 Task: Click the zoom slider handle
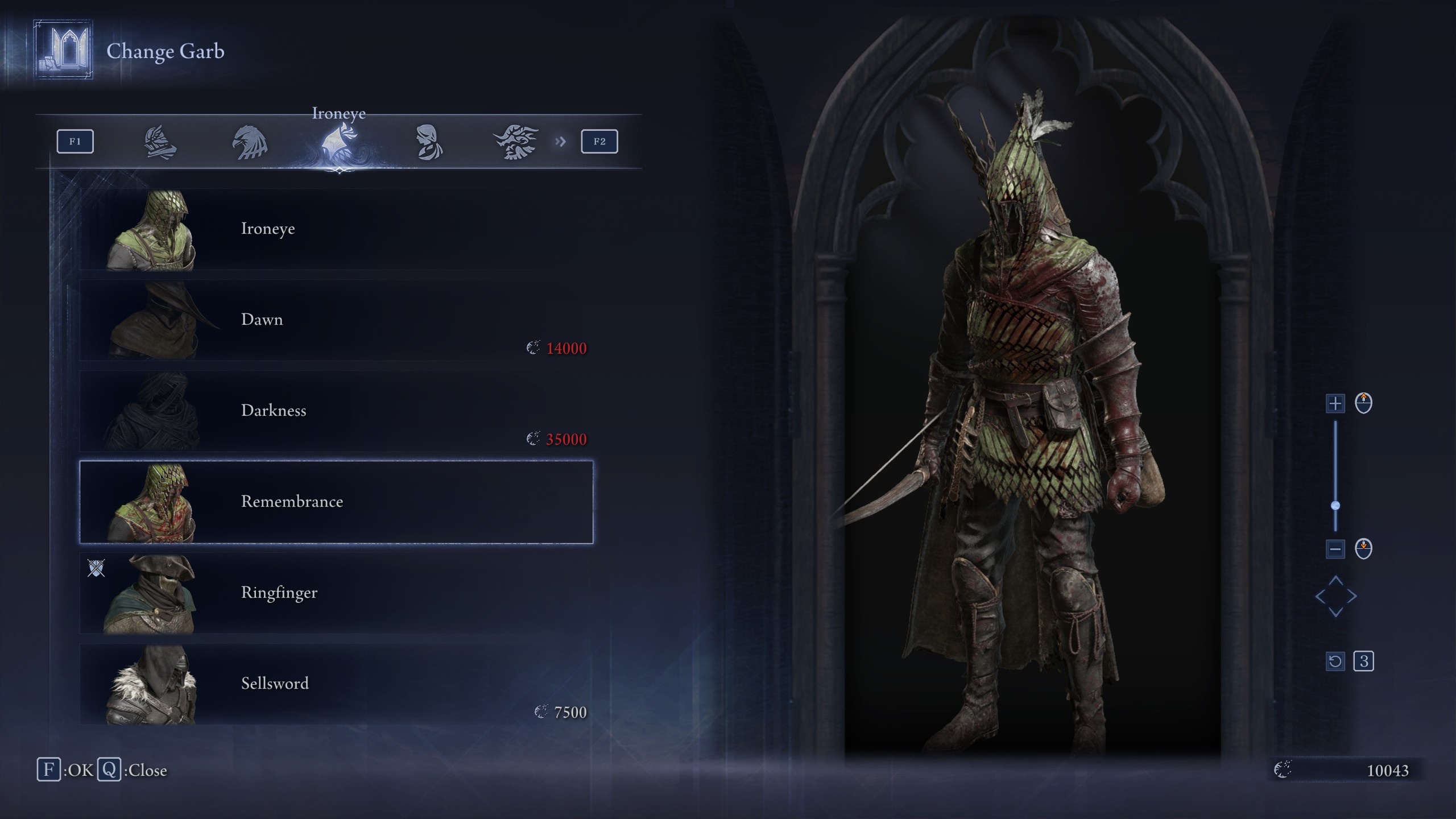click(1335, 506)
